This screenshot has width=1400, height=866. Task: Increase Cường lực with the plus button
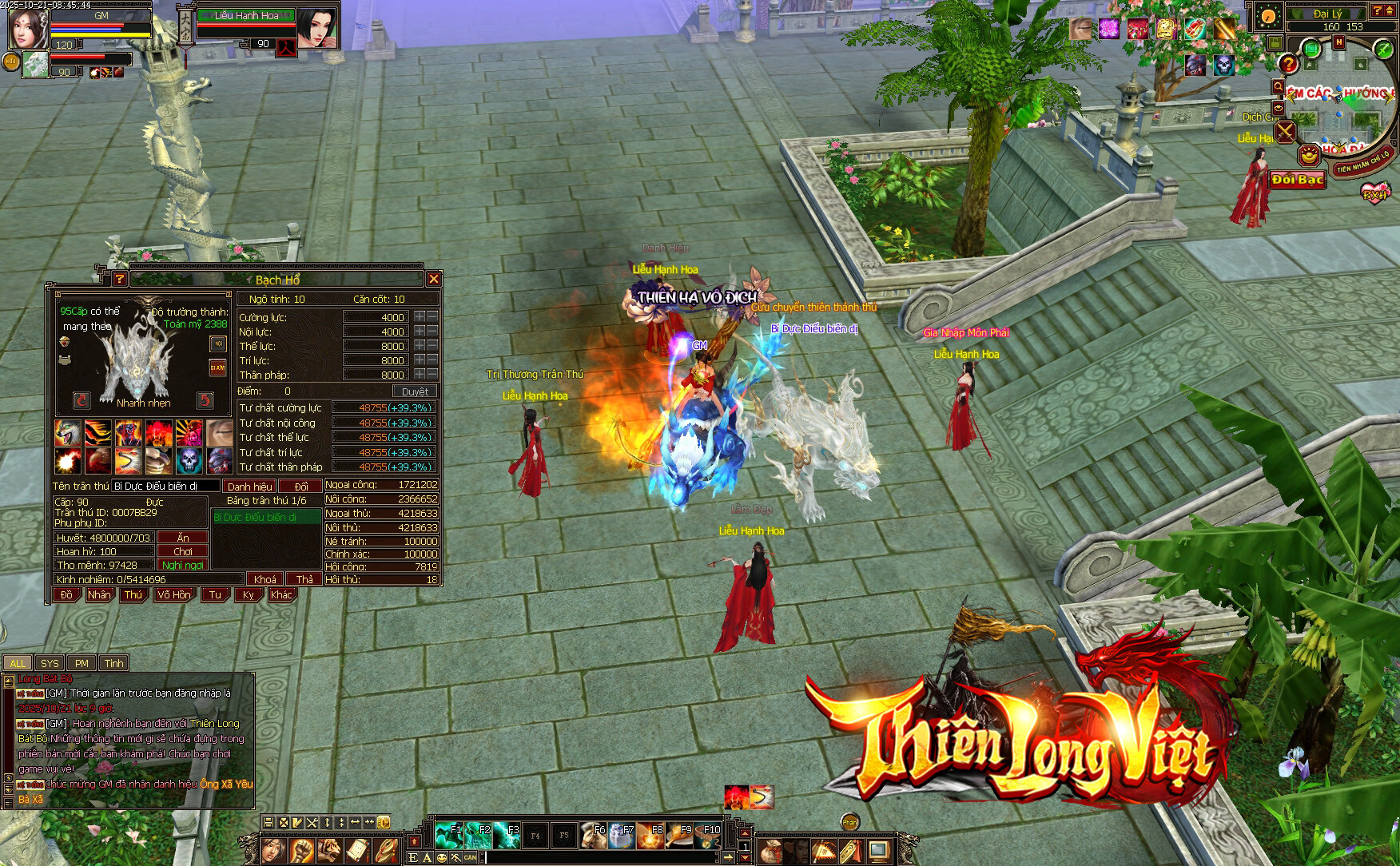point(419,317)
